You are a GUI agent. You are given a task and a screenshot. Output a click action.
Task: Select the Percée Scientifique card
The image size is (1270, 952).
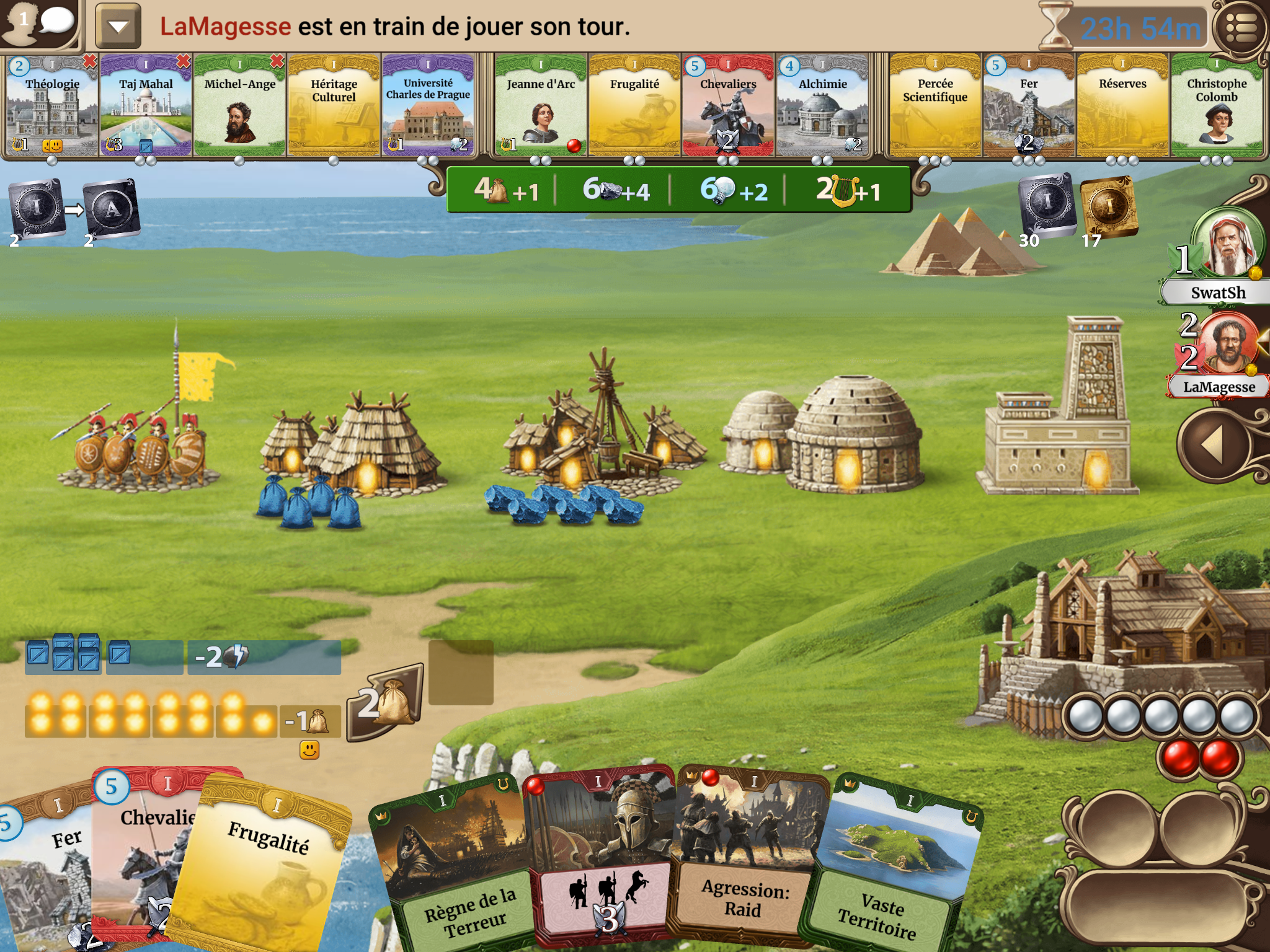pyautogui.click(x=935, y=105)
